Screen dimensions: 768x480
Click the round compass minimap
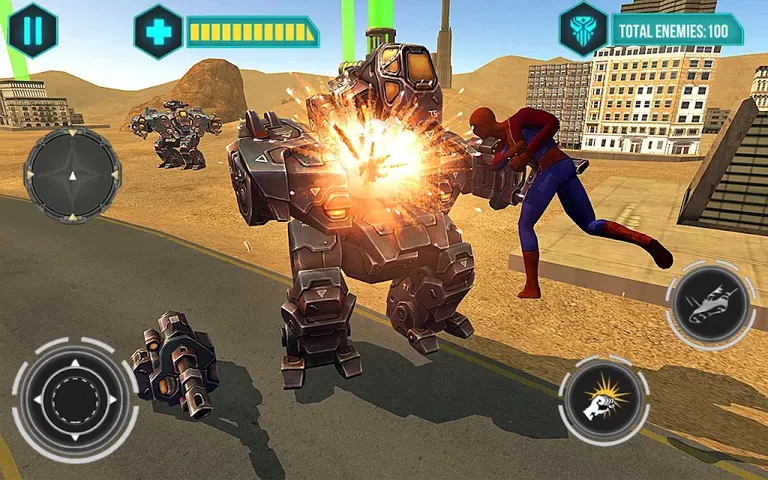[72, 174]
